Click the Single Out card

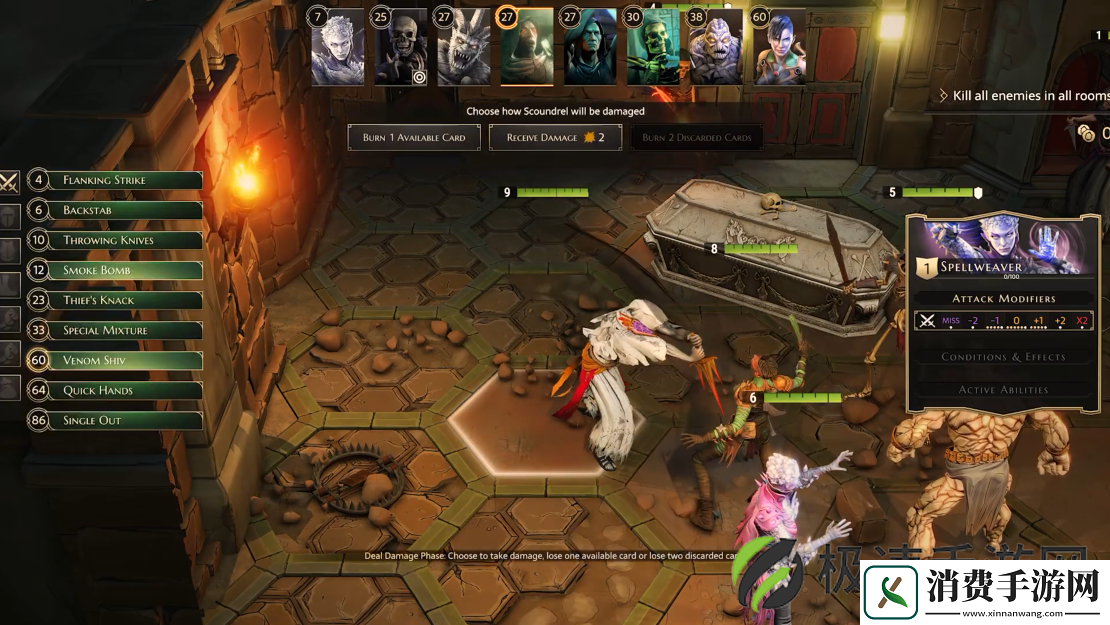117,421
